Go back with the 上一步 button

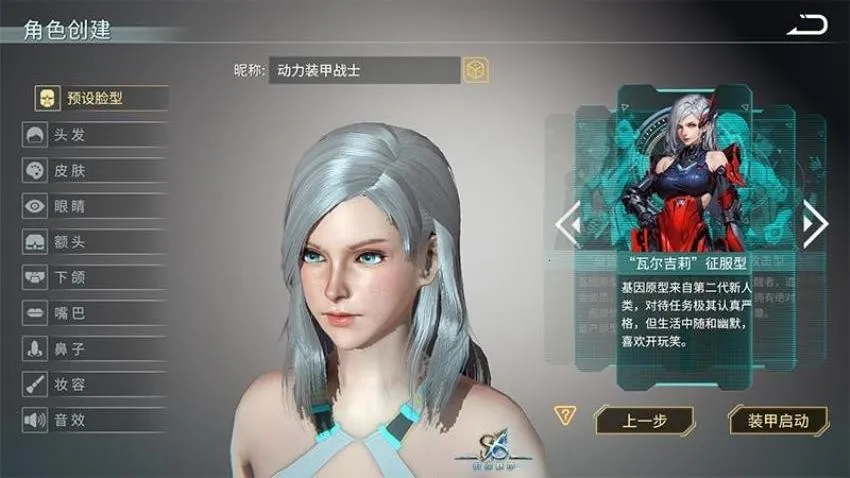tap(645, 420)
